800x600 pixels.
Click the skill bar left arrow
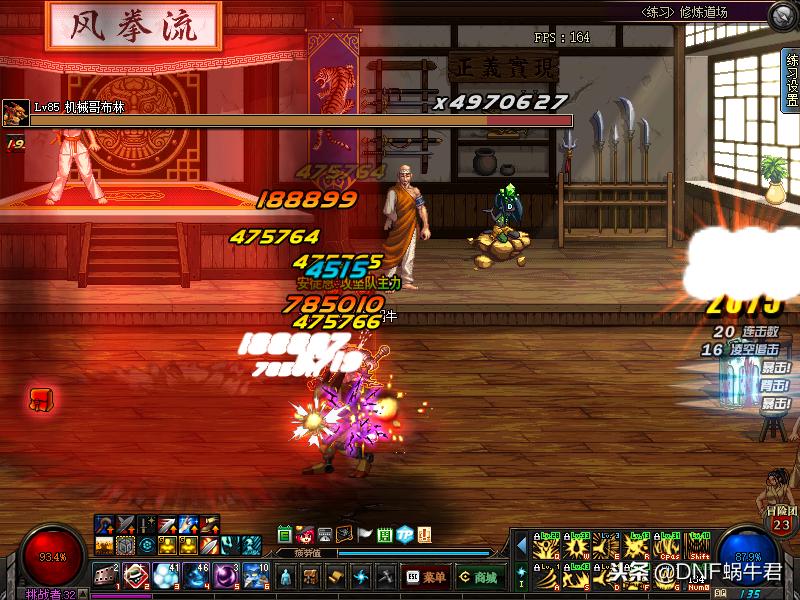[521, 547]
